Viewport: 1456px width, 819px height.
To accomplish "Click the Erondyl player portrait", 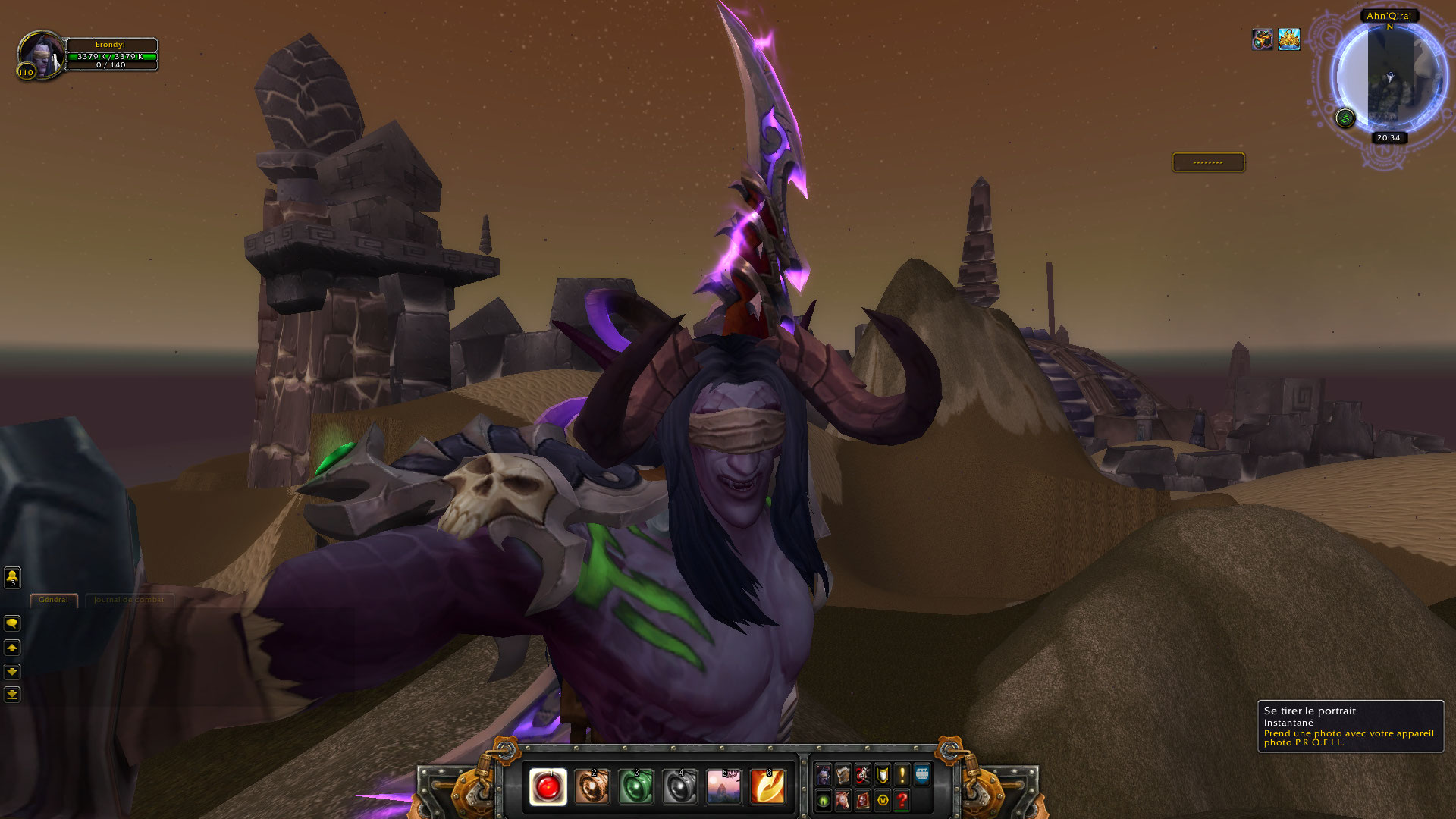I will (39, 55).
